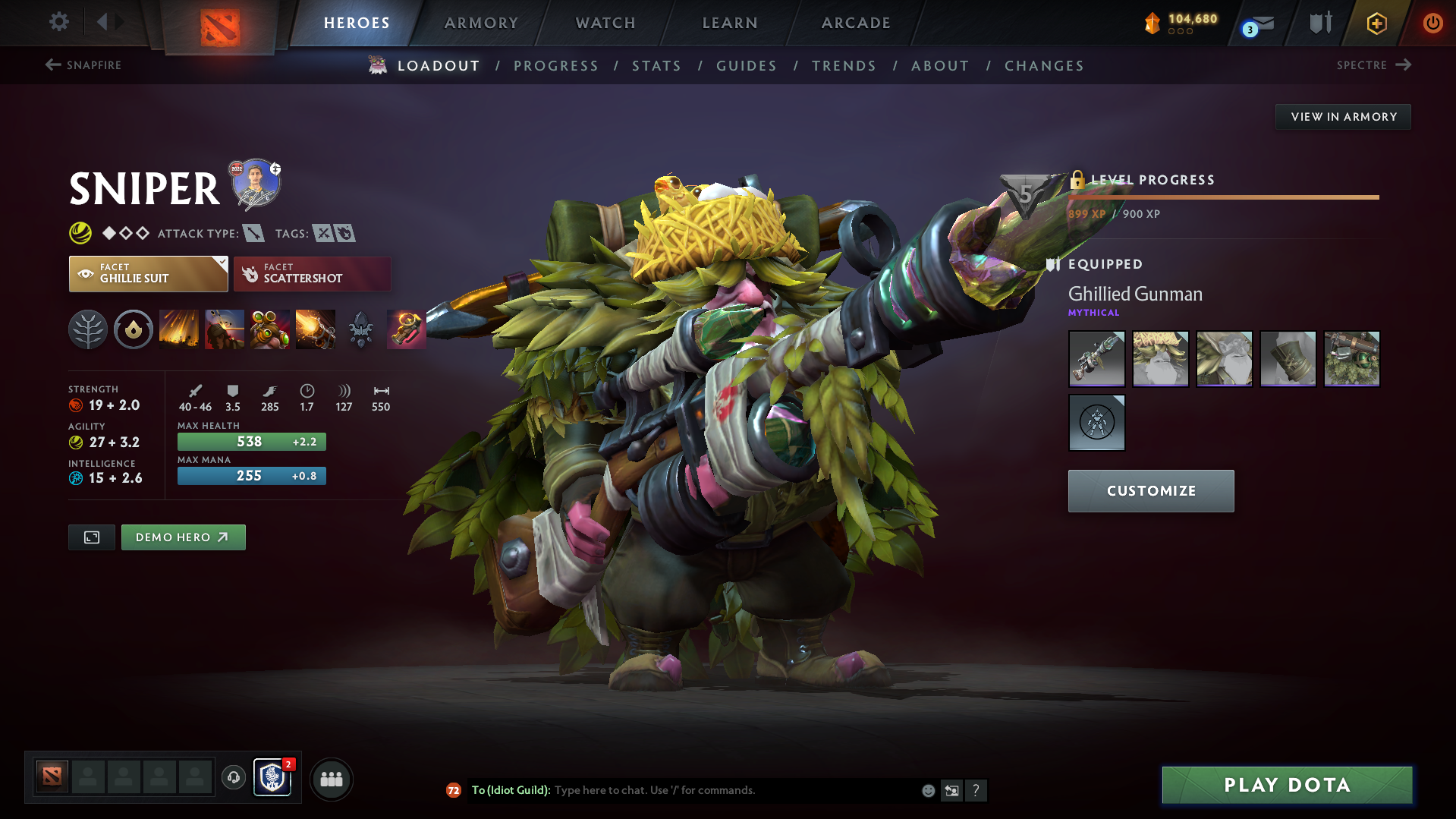The height and width of the screenshot is (819, 1456).
Task: Expand the Ghillie Suit facet dropdown arrow
Action: point(221,262)
